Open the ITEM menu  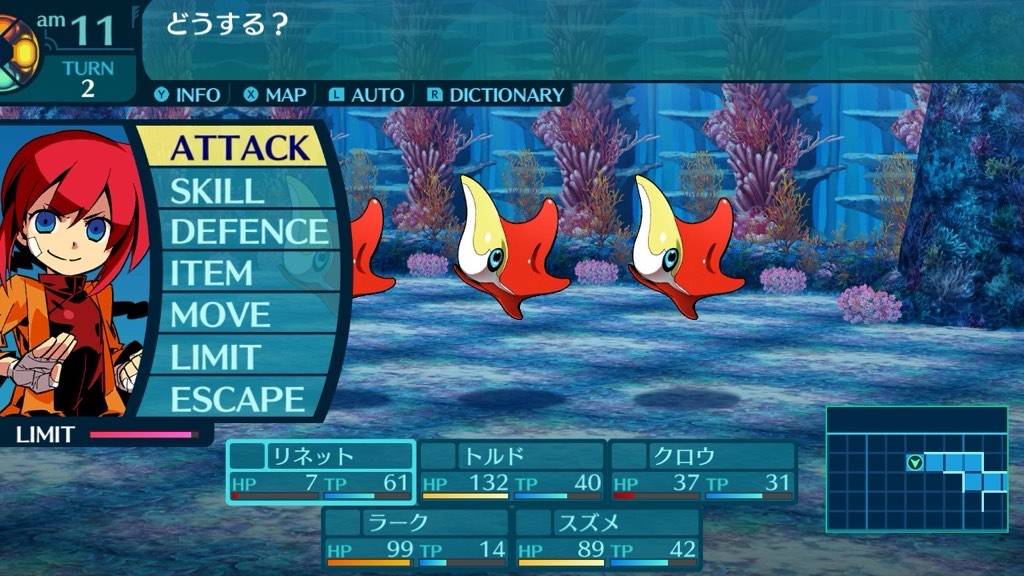pyautogui.click(x=211, y=273)
